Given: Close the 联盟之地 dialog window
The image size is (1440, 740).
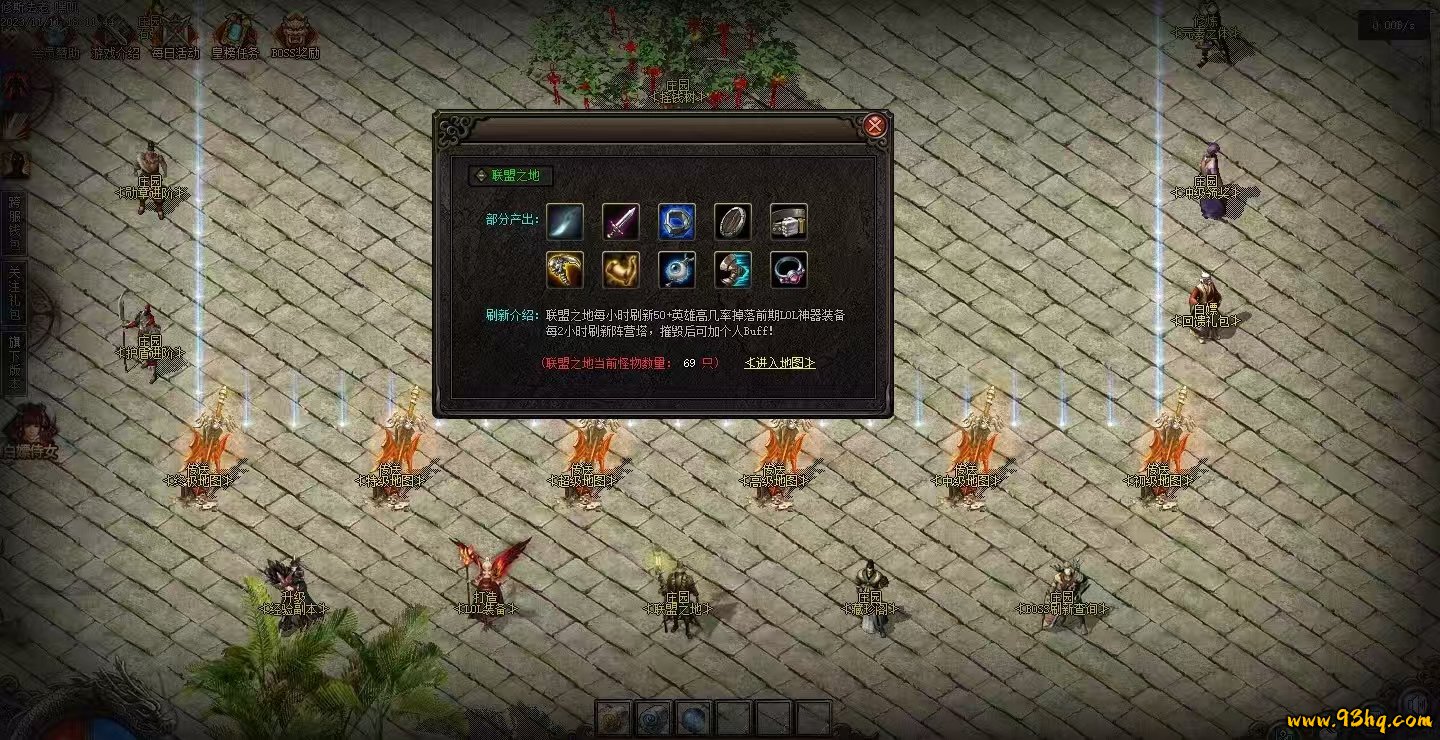Looking at the screenshot, I should (874, 125).
